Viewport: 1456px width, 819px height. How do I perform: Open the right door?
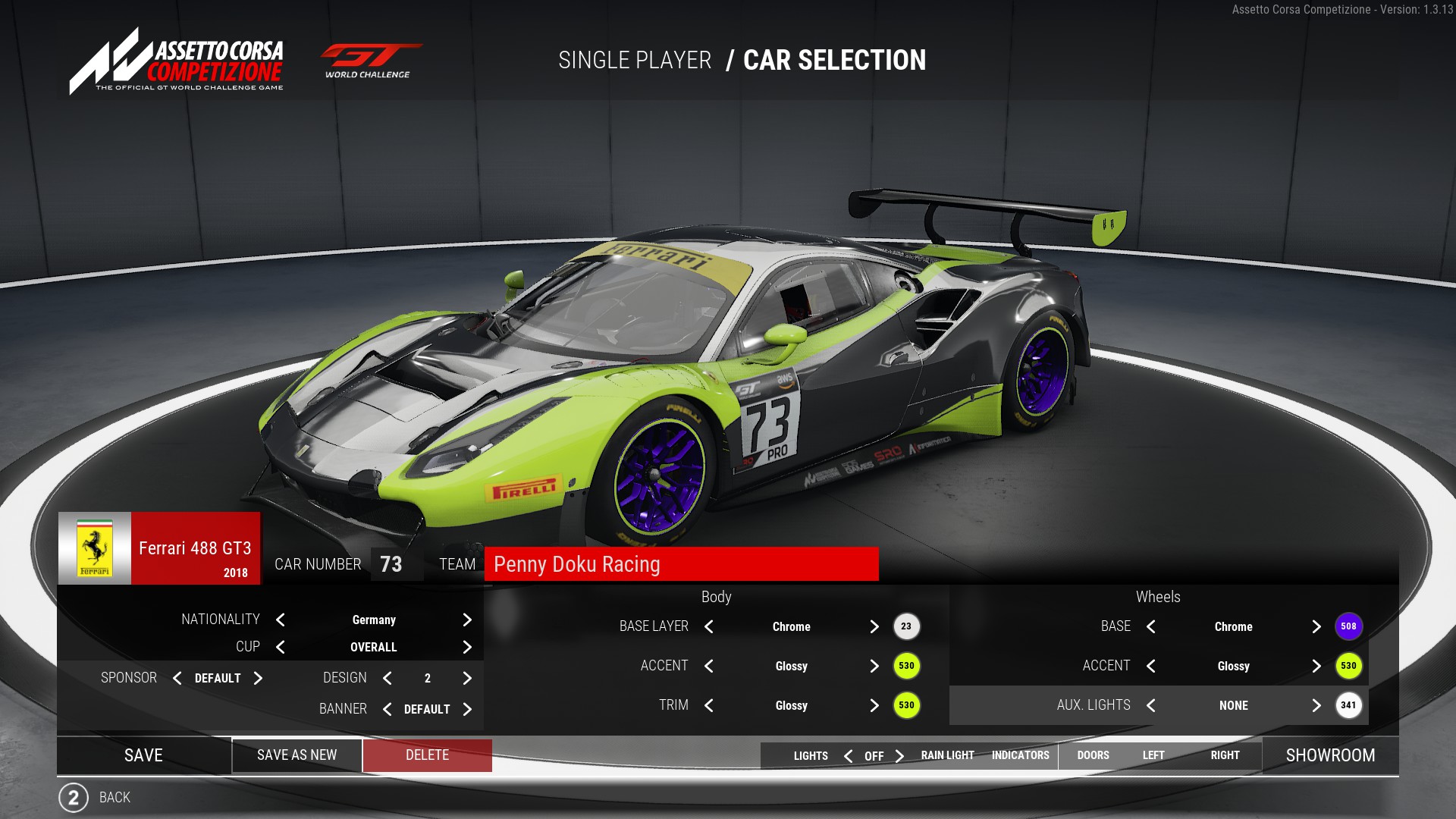(x=1225, y=755)
